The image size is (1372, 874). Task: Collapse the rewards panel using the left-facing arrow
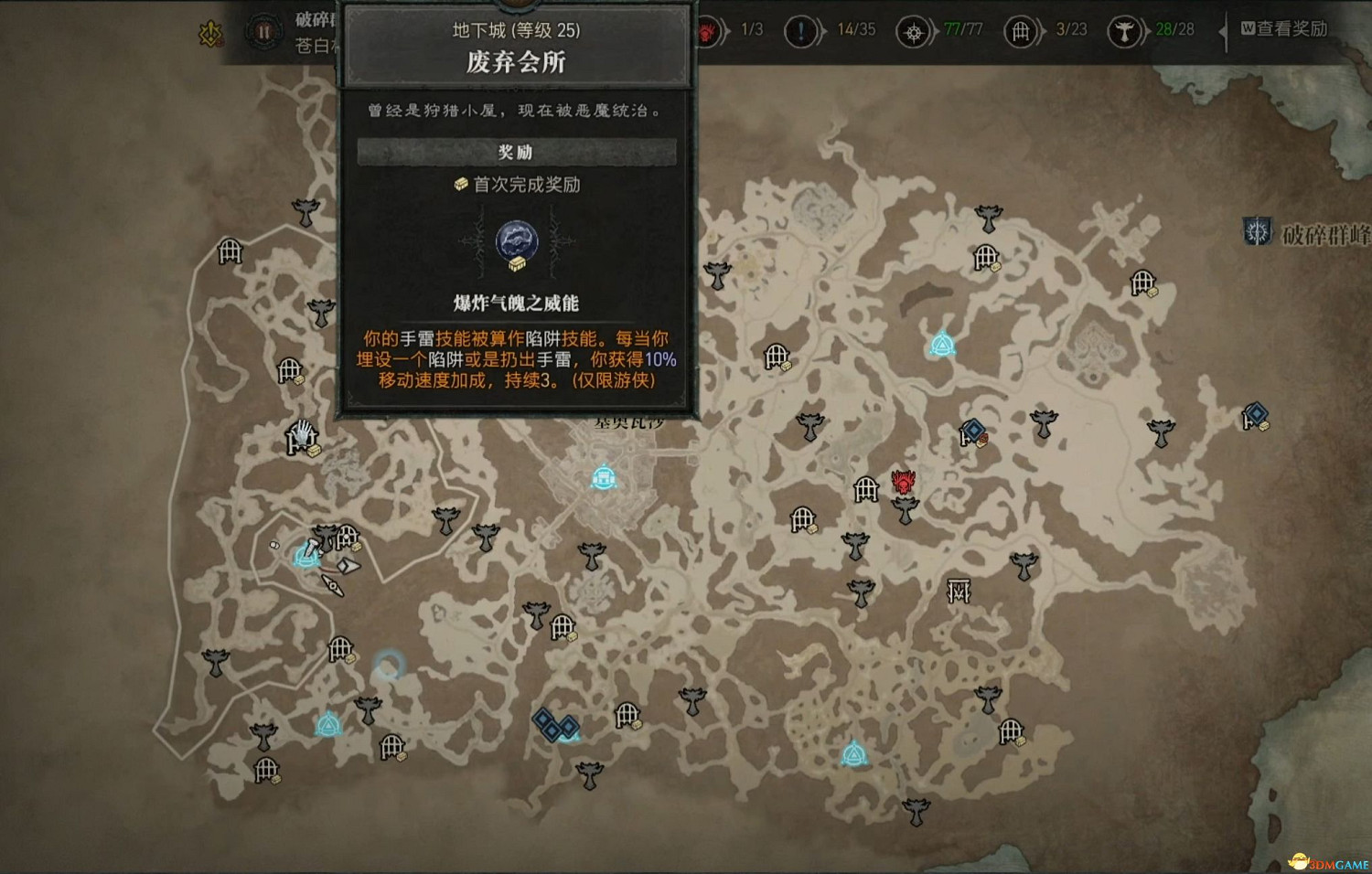1223,30
